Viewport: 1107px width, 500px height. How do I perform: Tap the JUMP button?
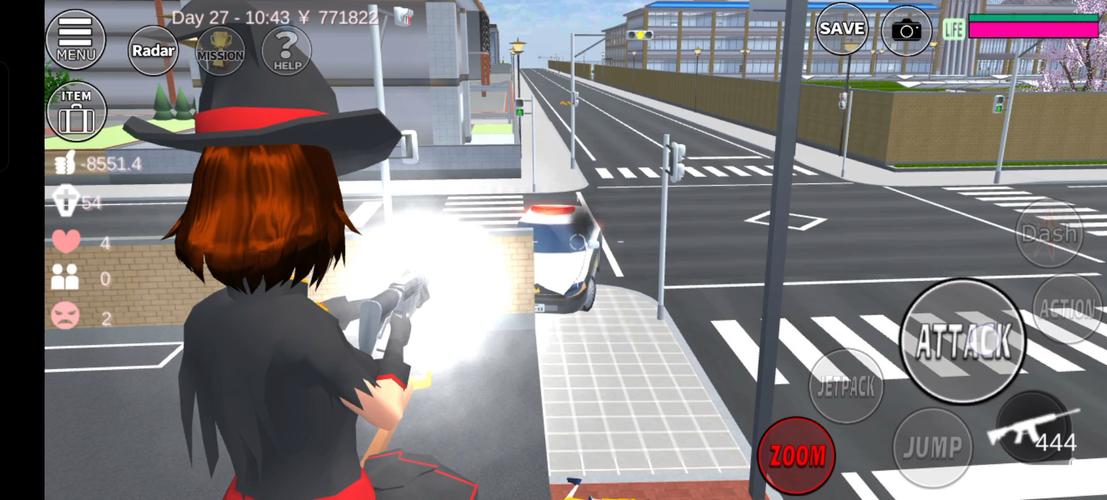click(x=932, y=447)
